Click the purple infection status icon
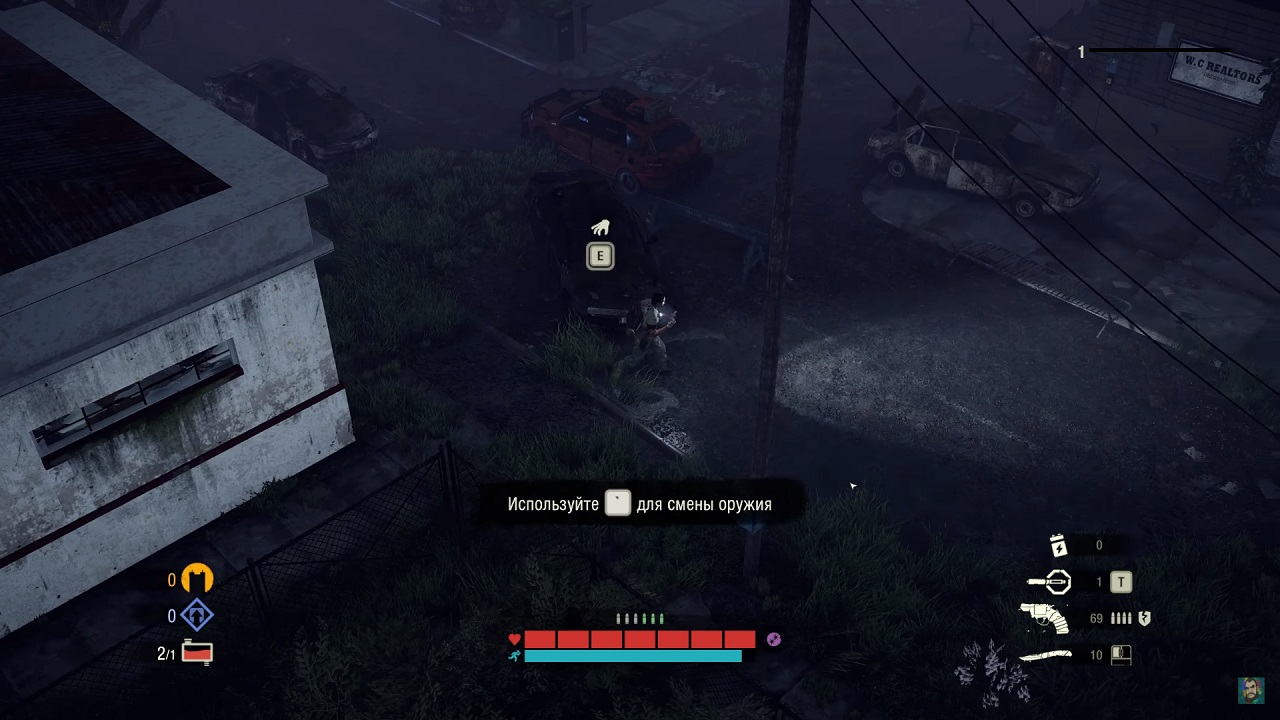The image size is (1280, 720). tap(773, 640)
